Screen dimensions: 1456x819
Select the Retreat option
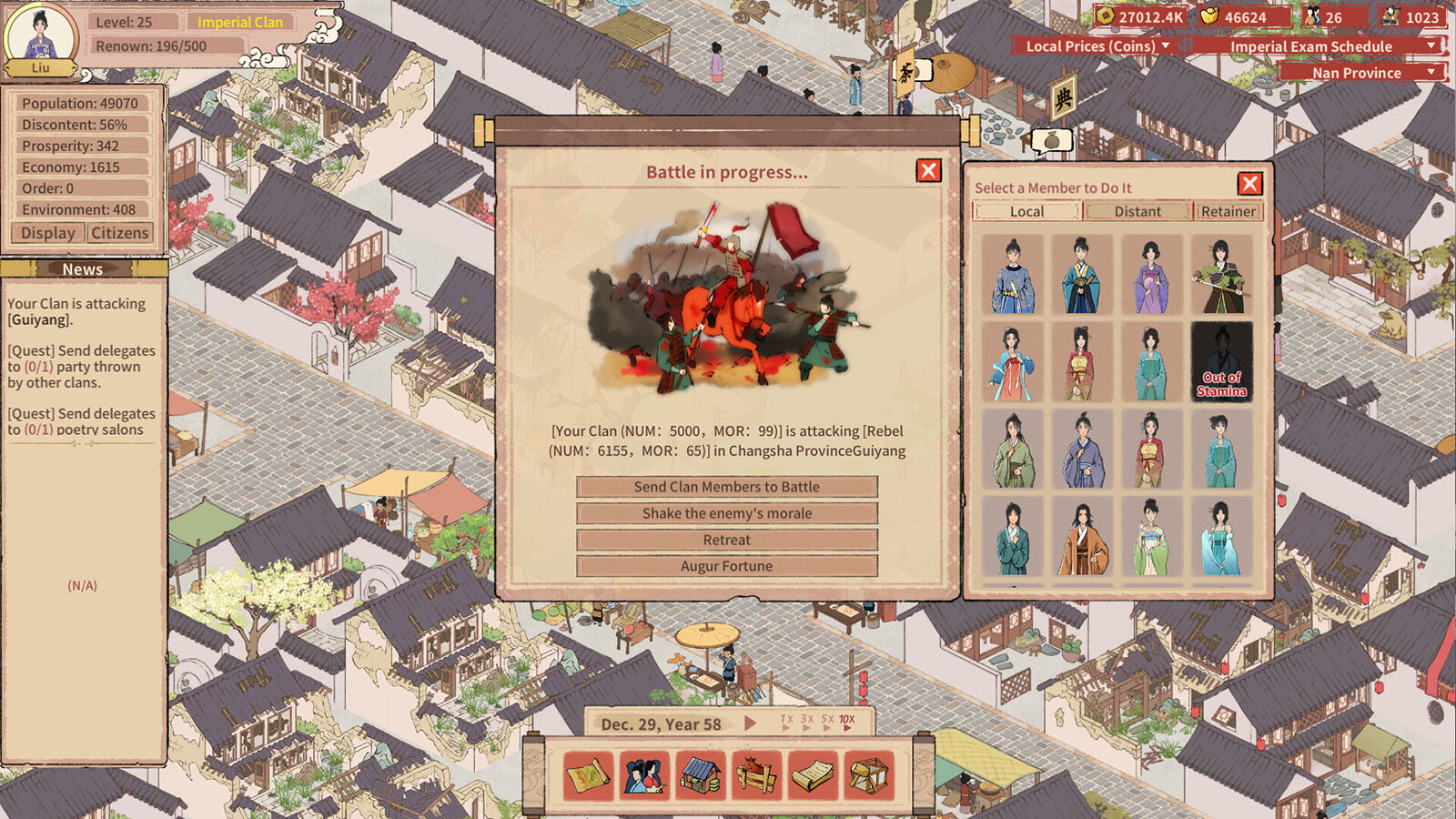point(726,540)
